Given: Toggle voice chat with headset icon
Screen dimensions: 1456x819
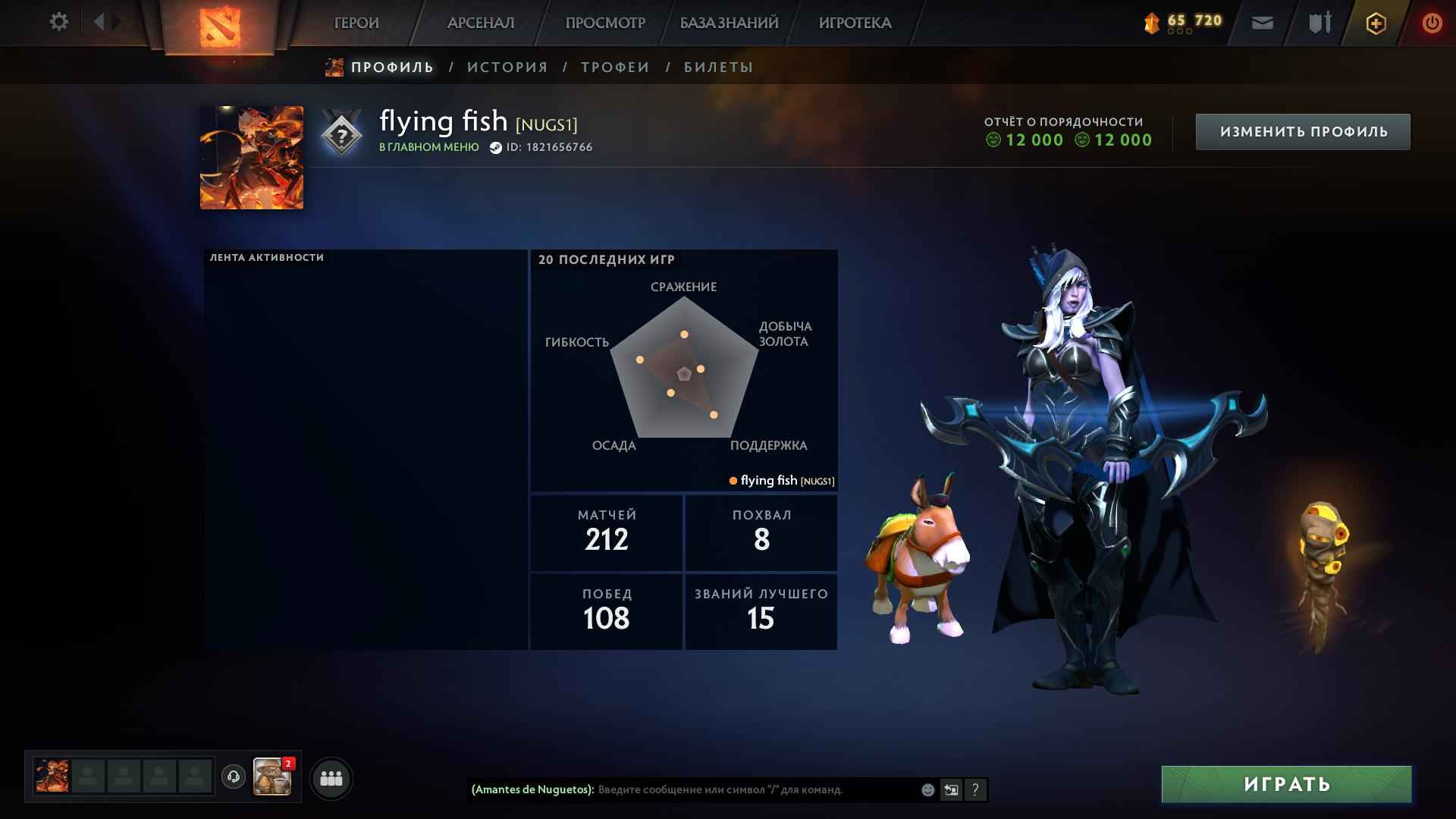Looking at the screenshot, I should click(231, 775).
